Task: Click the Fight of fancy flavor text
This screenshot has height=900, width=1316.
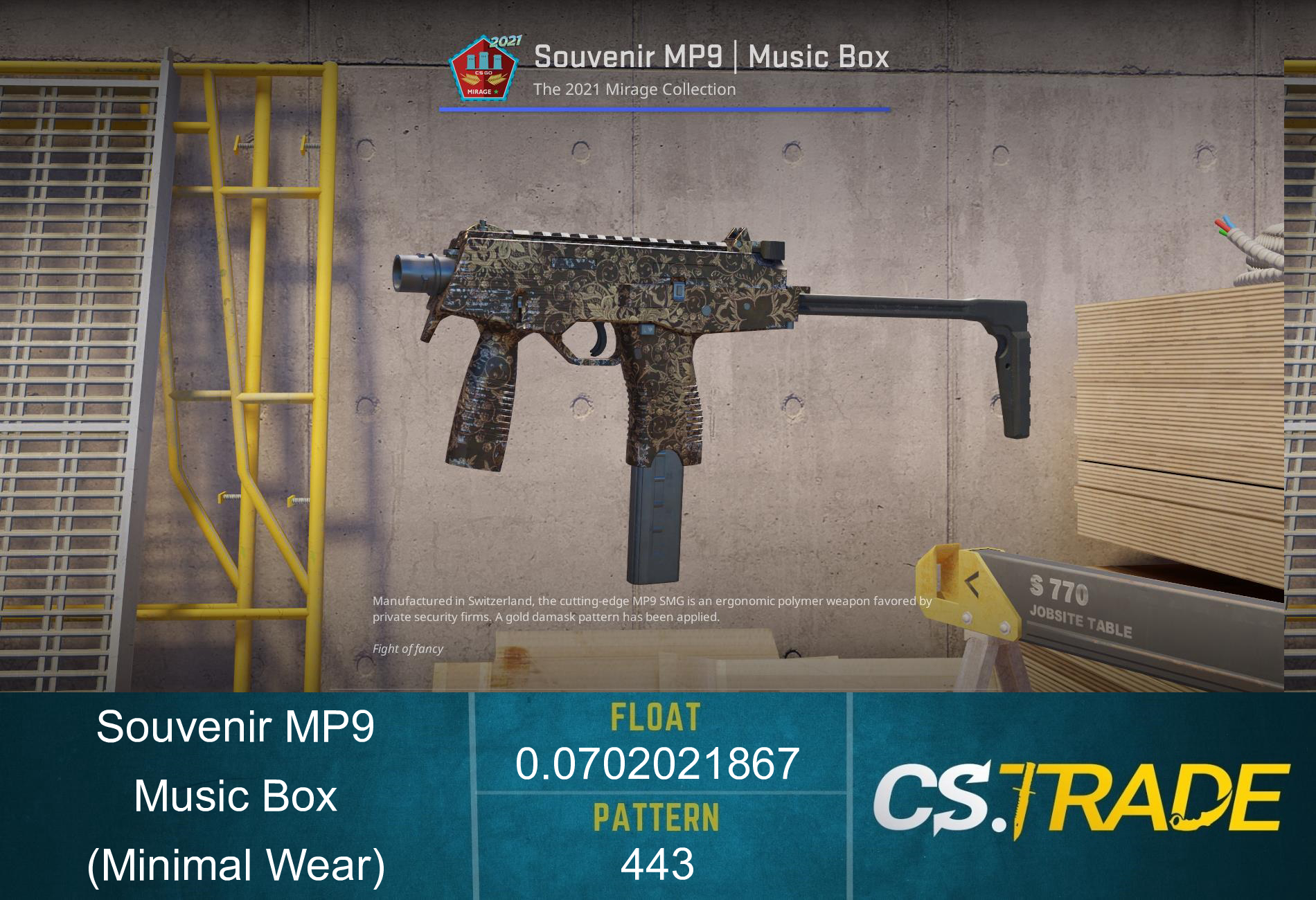Action: [x=409, y=649]
